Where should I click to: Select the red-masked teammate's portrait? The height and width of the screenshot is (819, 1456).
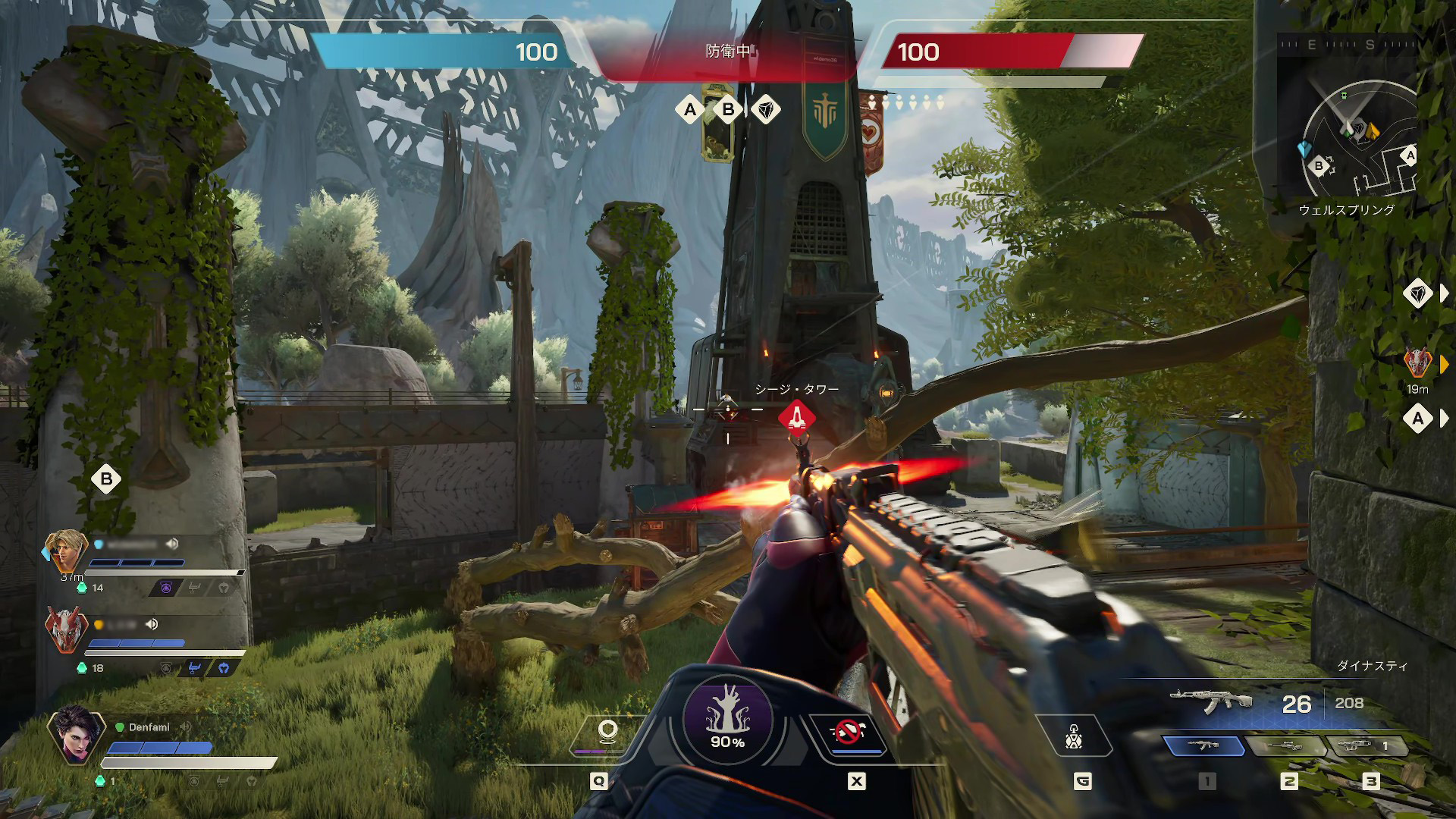(x=65, y=629)
